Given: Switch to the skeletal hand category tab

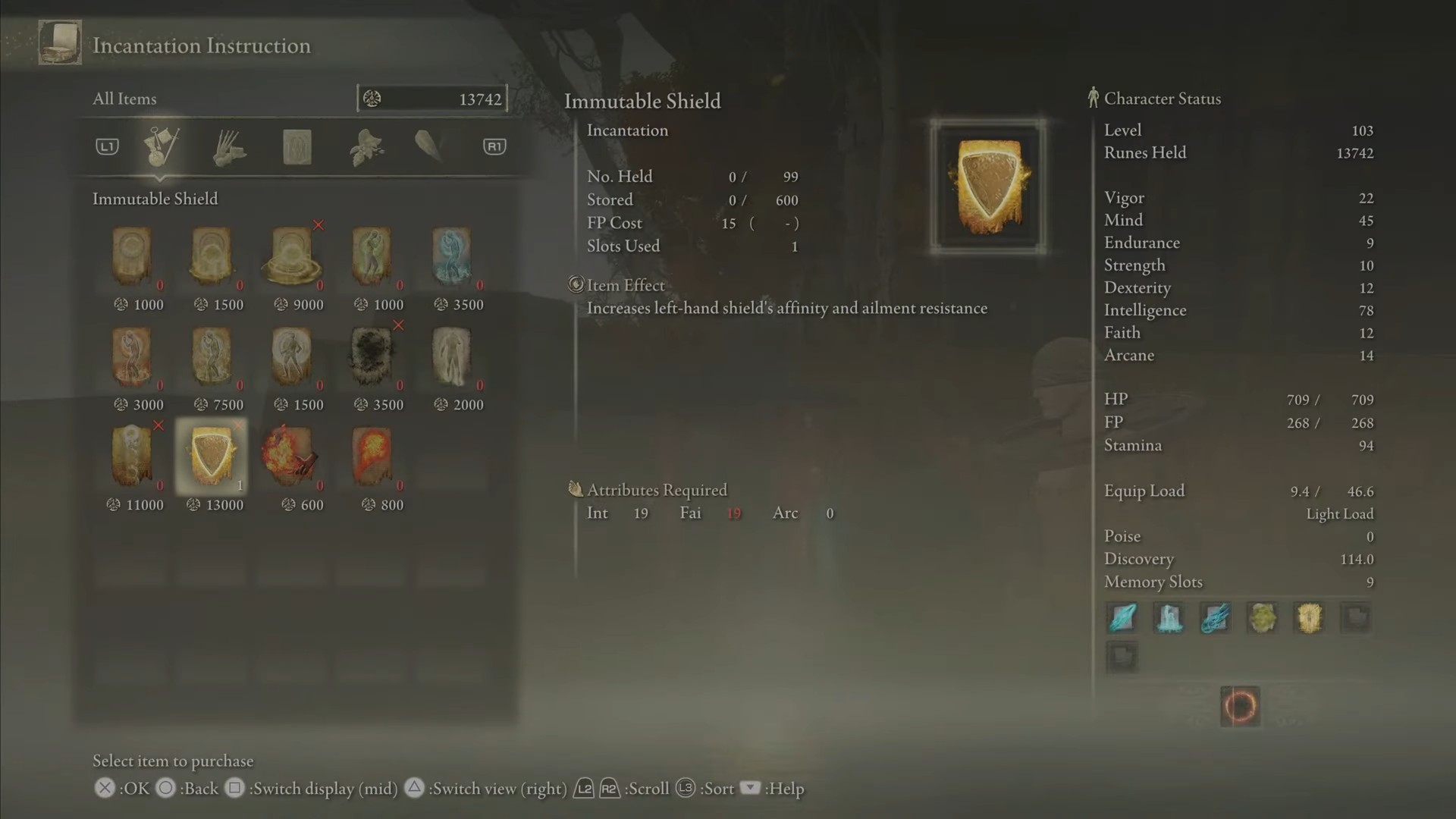Looking at the screenshot, I should (x=228, y=147).
